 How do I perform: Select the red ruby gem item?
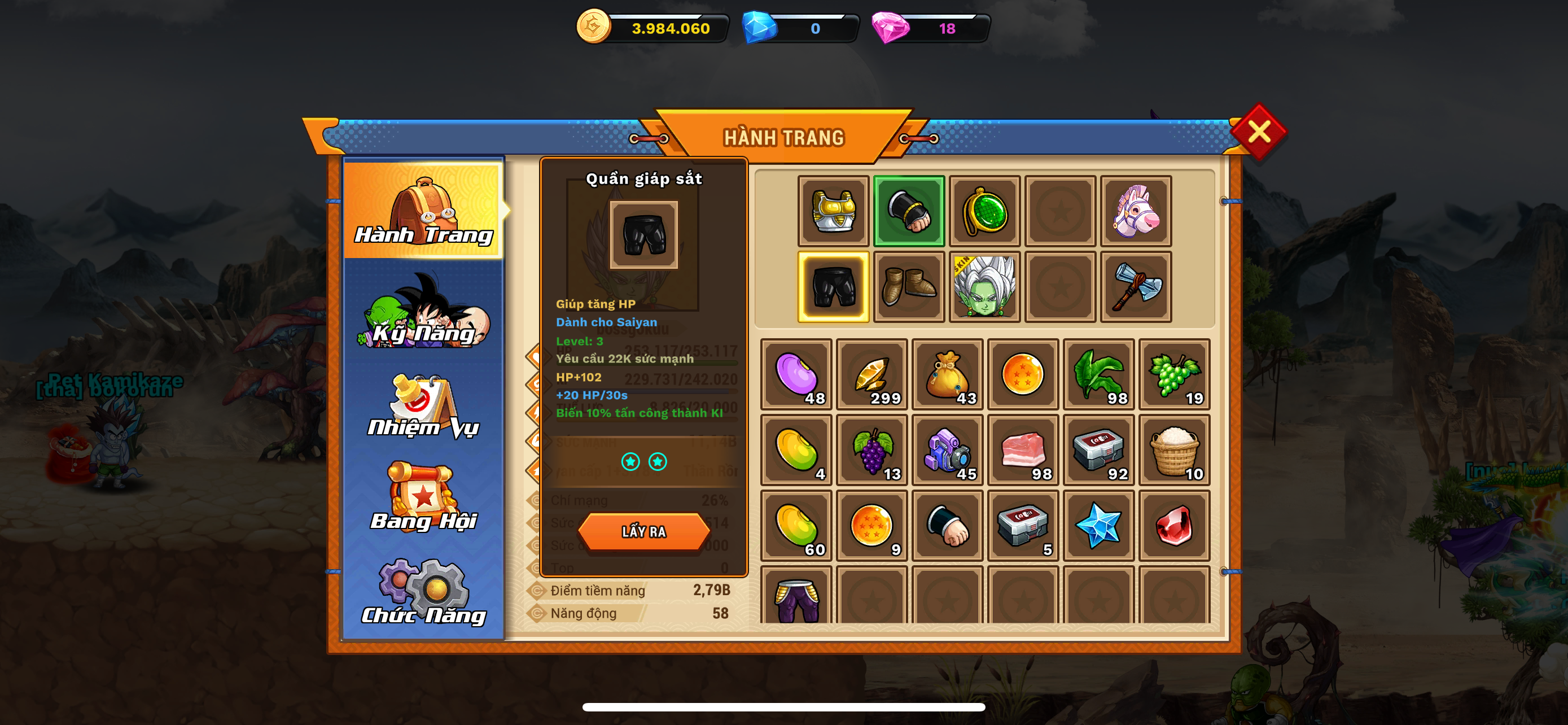[1174, 525]
